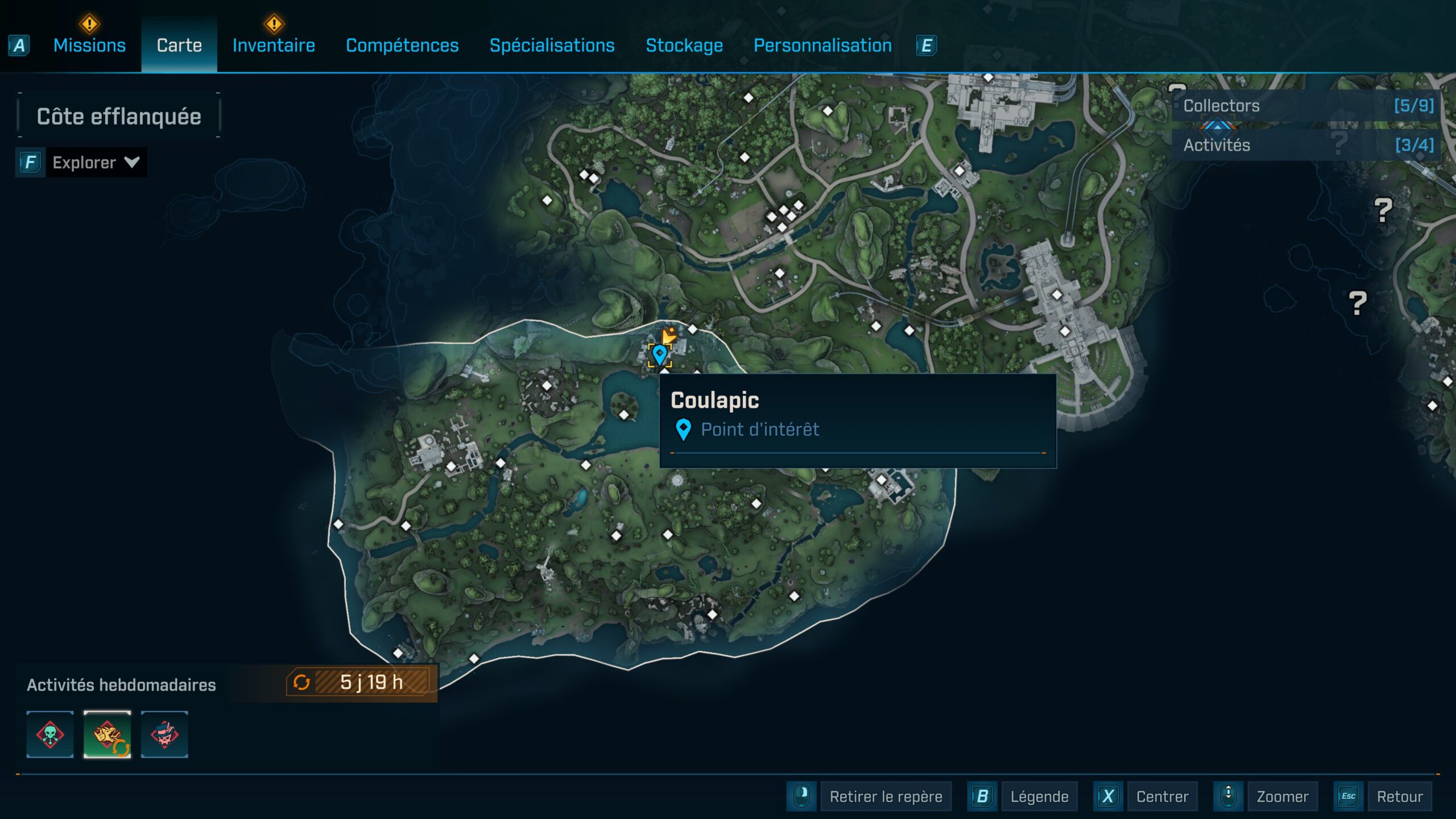
Task: Show the Activités progress entry
Action: 1307,145
